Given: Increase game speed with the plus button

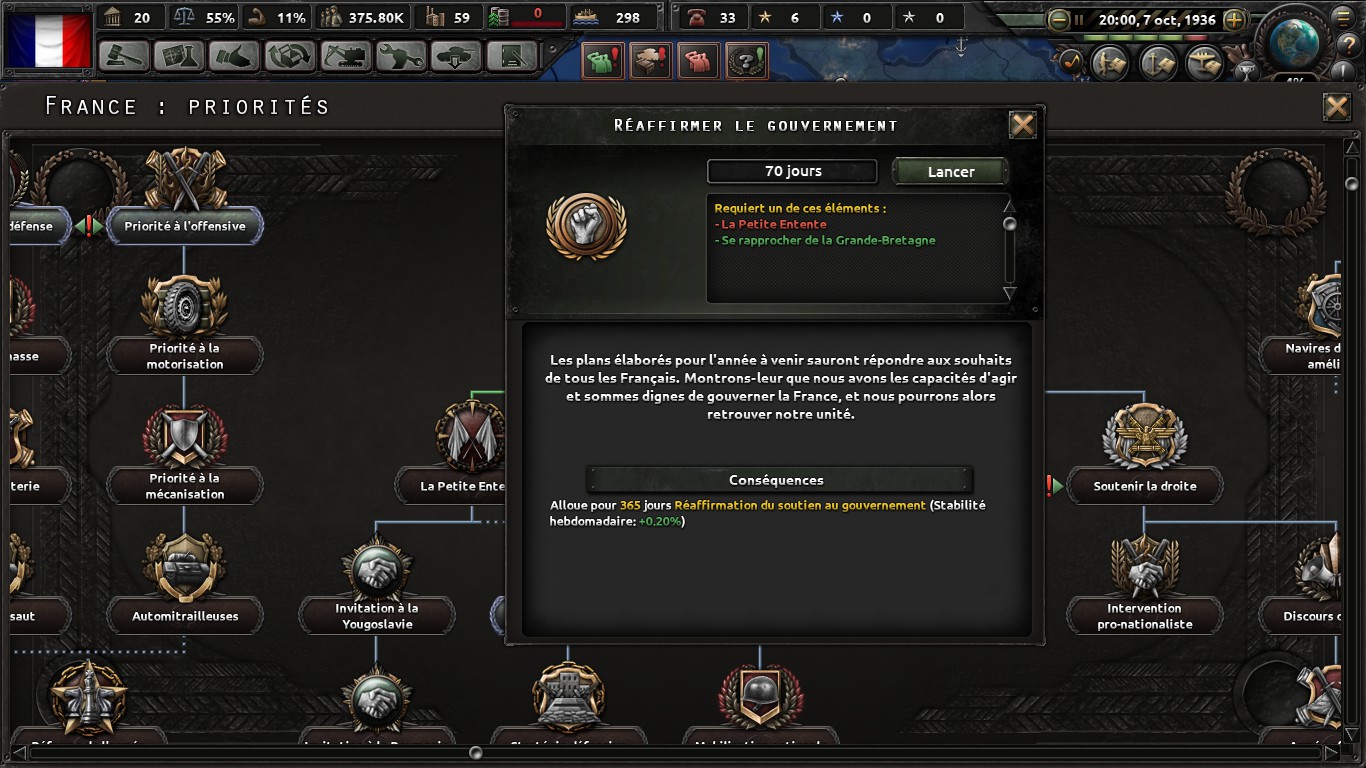Looking at the screenshot, I should (1234, 20).
